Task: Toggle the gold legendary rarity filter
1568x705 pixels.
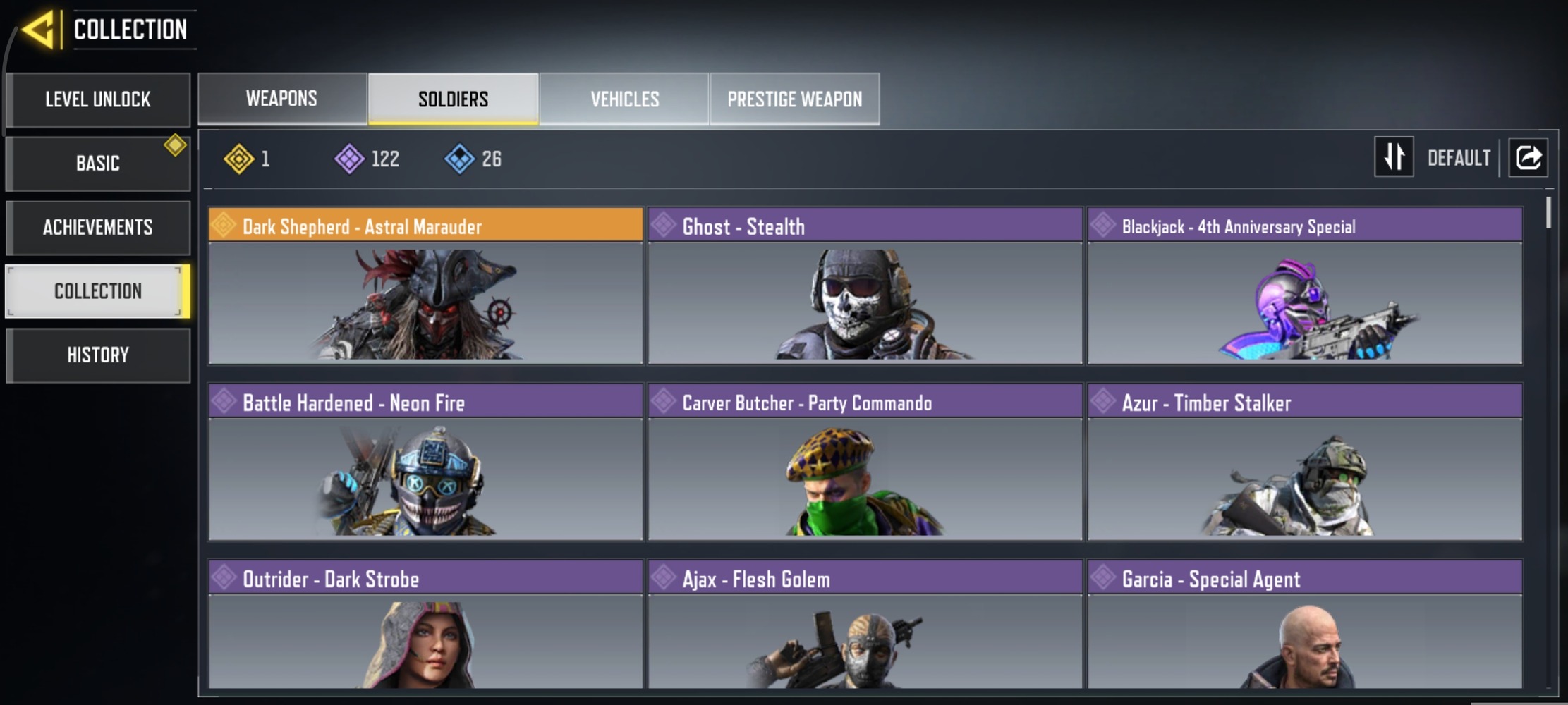Action: [240, 159]
